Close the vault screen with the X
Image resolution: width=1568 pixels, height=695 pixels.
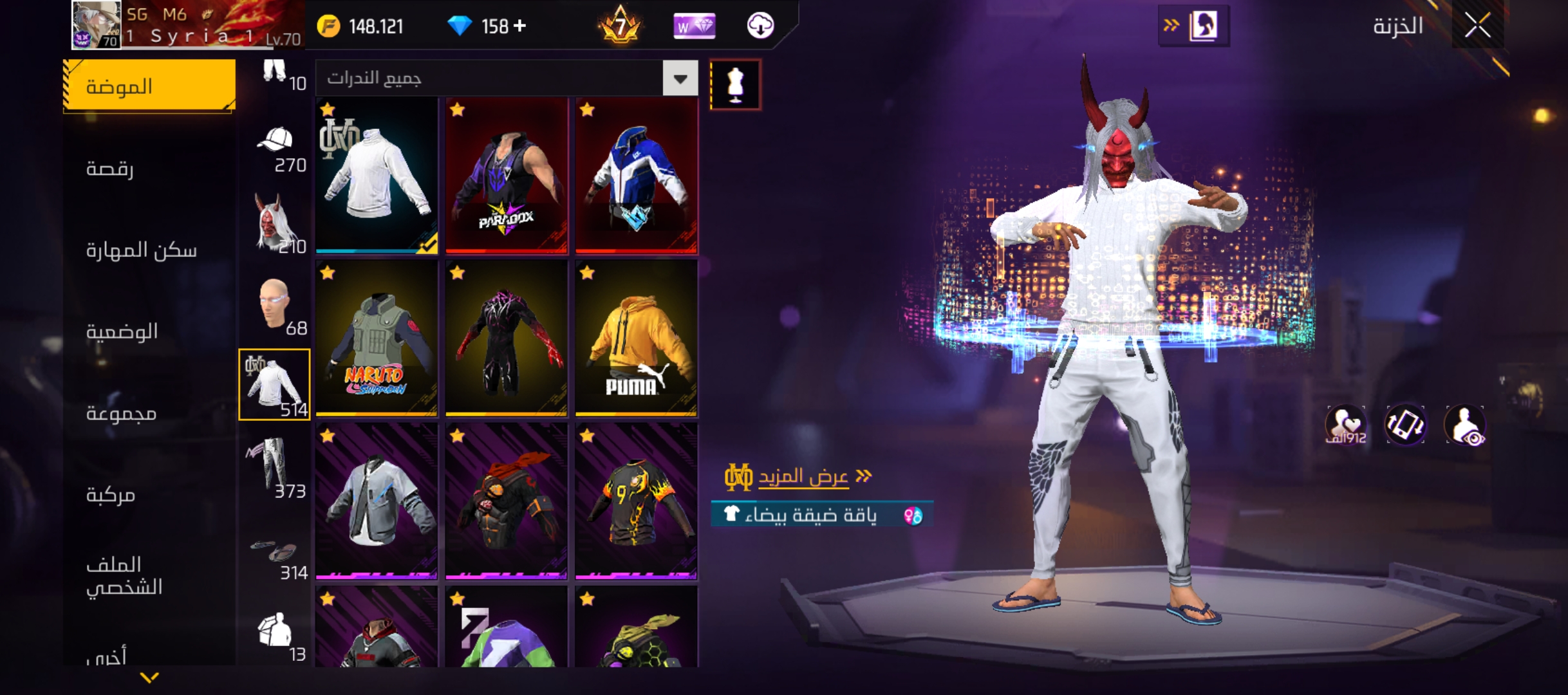pyautogui.click(x=1477, y=26)
